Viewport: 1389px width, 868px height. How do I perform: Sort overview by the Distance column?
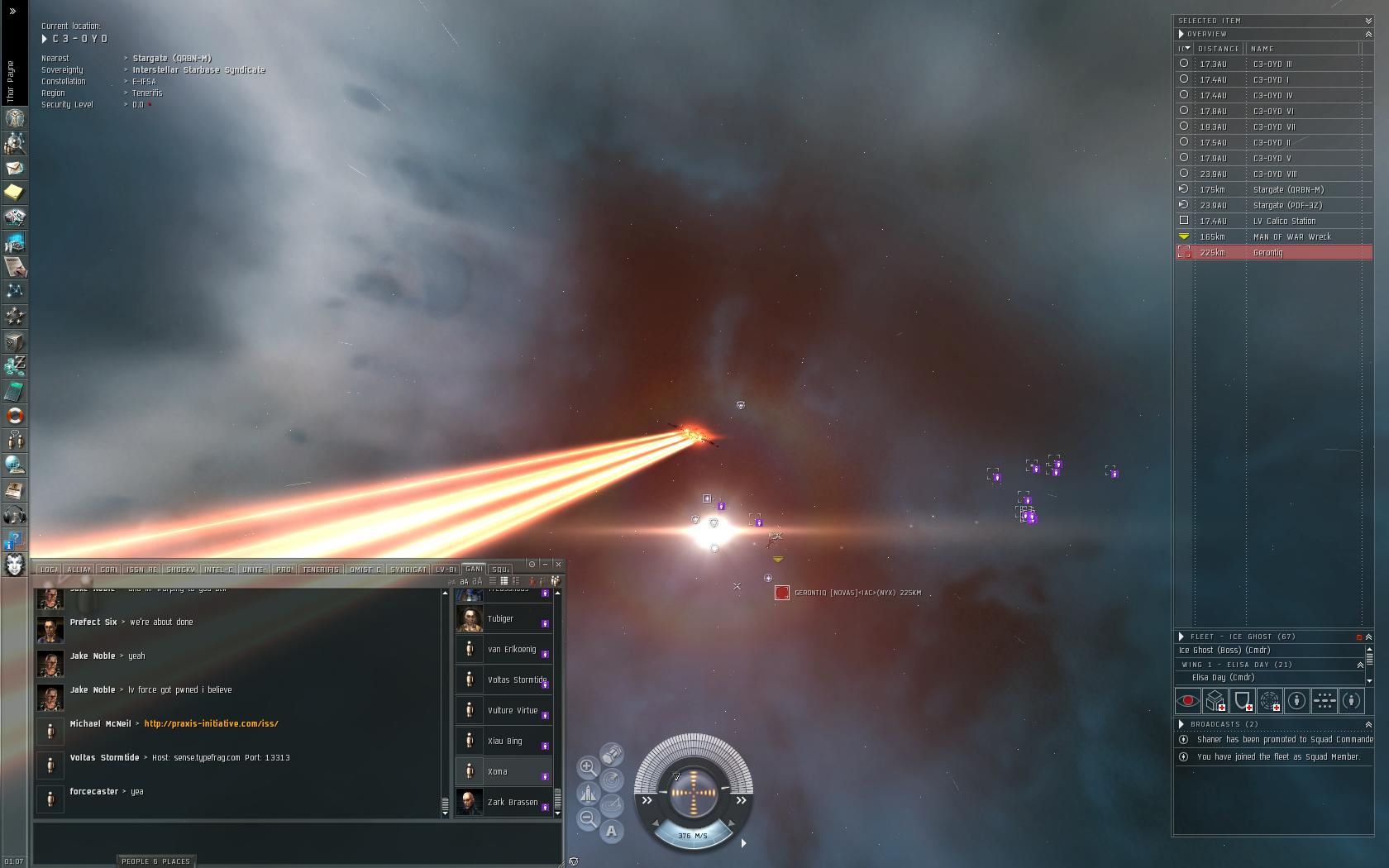click(1219, 49)
